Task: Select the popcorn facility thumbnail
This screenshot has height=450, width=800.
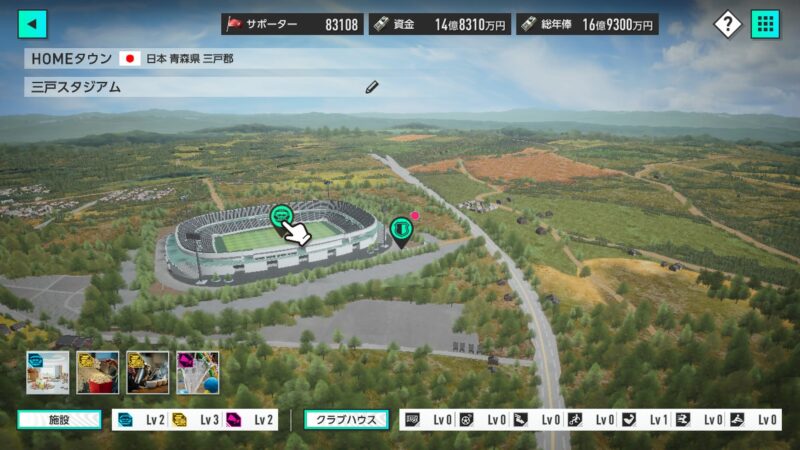Action: [x=97, y=372]
